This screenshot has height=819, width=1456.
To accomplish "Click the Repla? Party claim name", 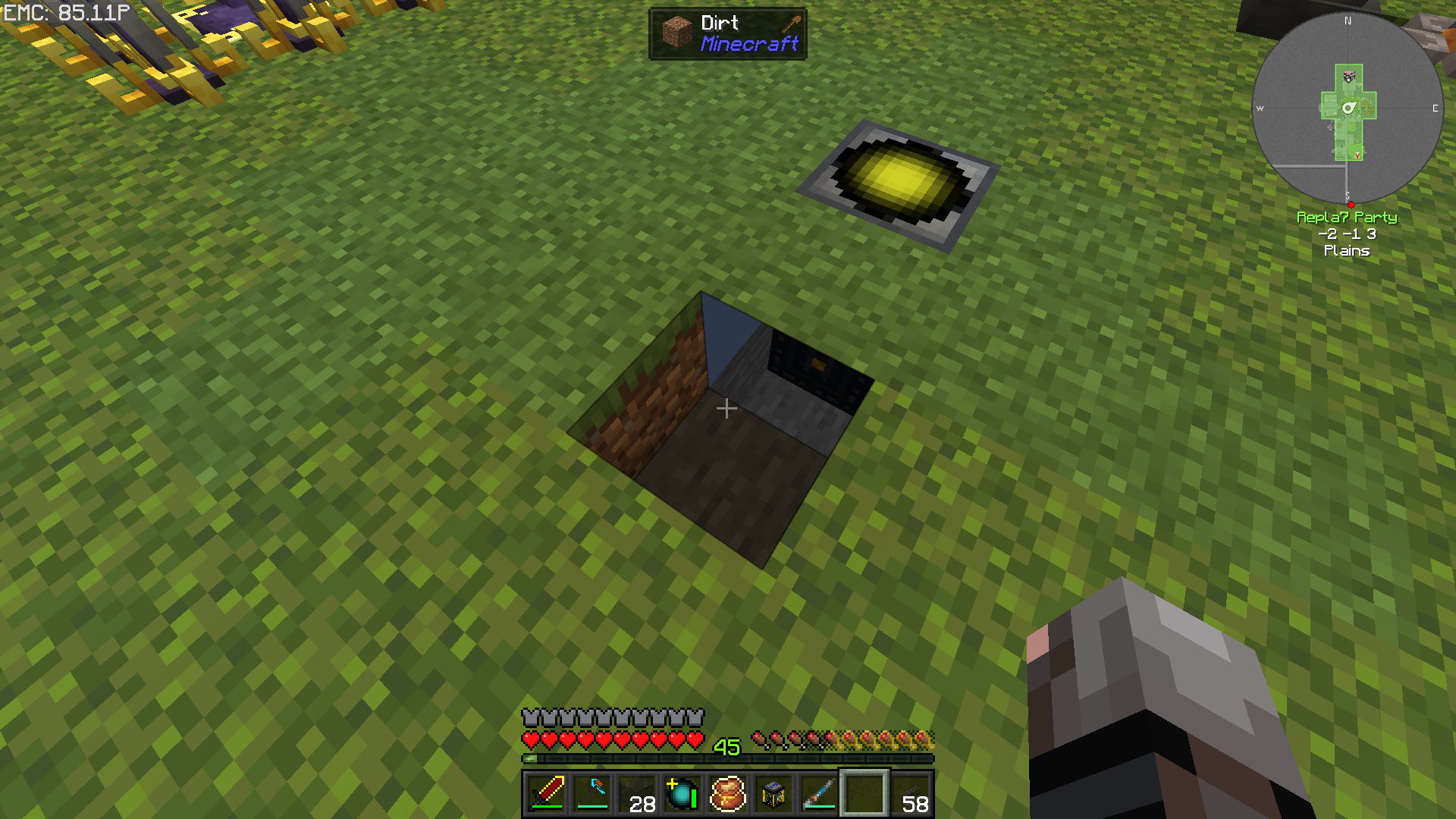I will (x=1348, y=218).
